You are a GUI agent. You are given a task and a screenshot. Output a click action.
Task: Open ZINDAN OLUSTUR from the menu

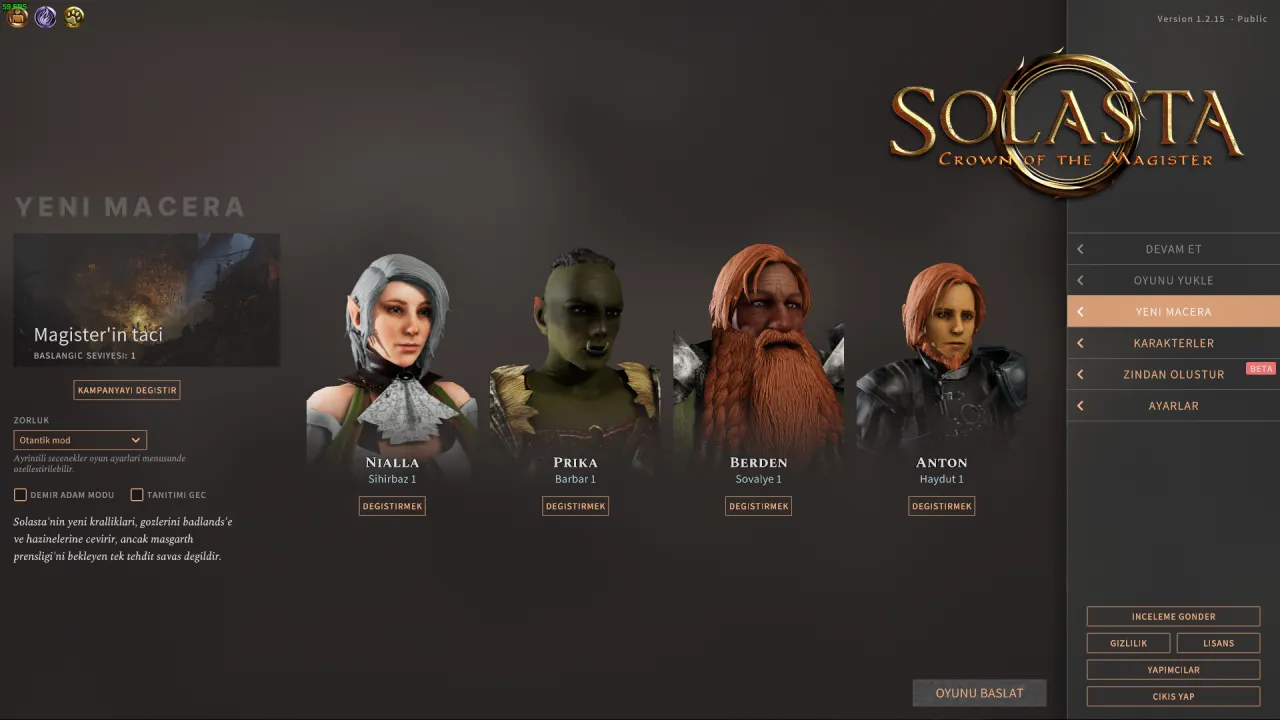pos(1173,374)
